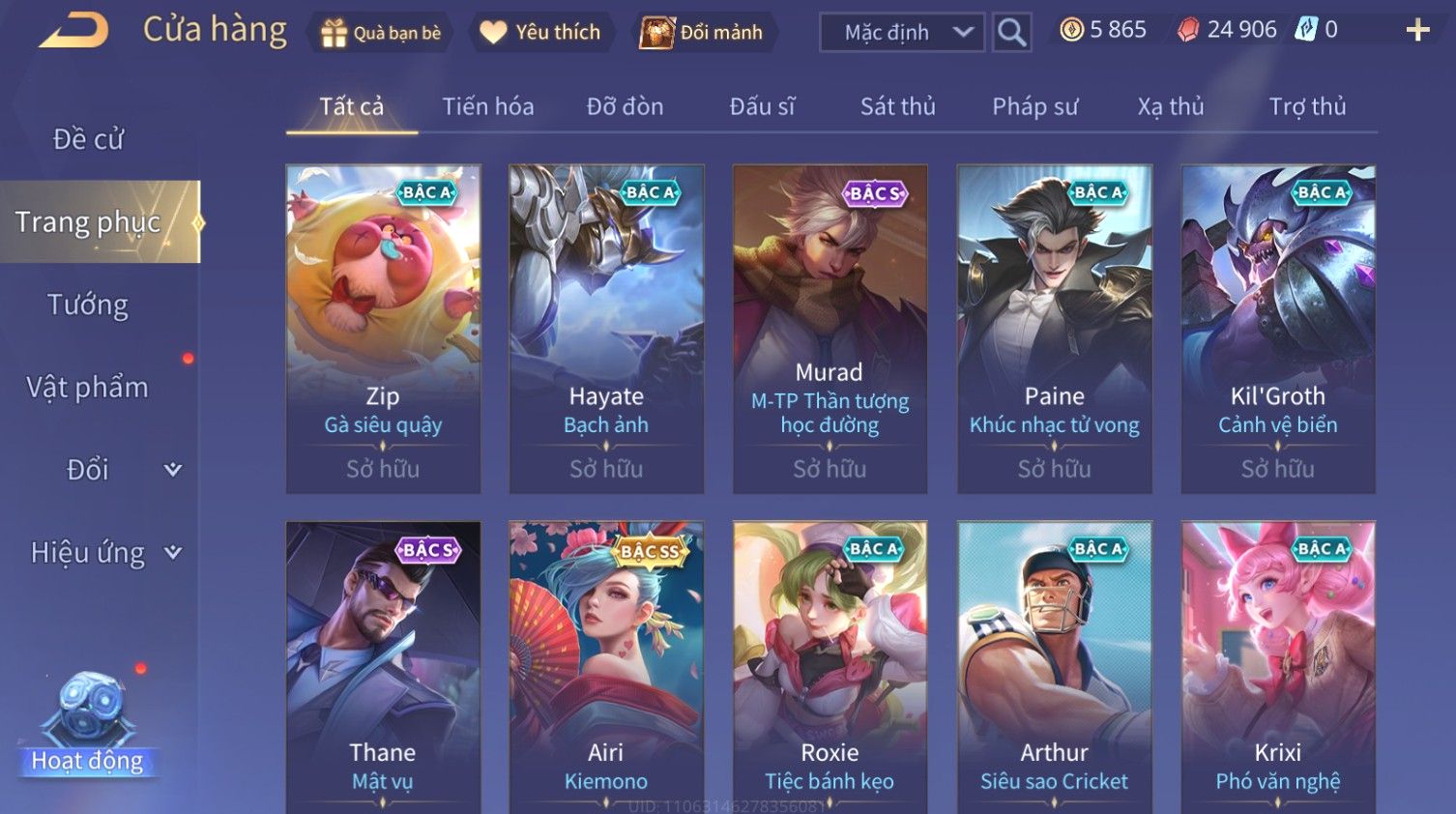
Task: Select the Trợ thủ tab
Action: click(1307, 106)
